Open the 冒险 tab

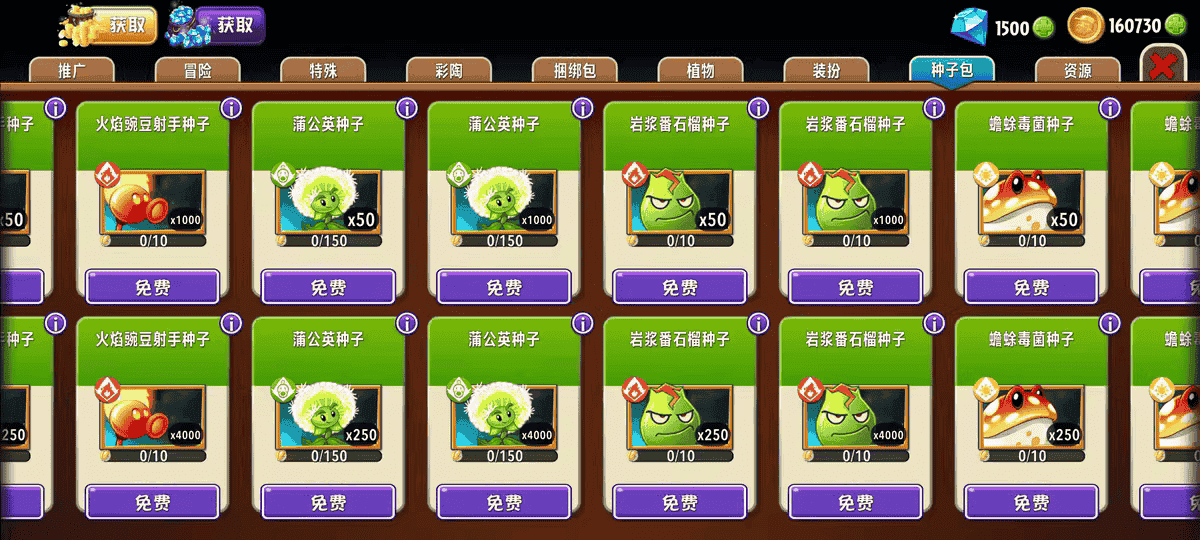(197, 71)
